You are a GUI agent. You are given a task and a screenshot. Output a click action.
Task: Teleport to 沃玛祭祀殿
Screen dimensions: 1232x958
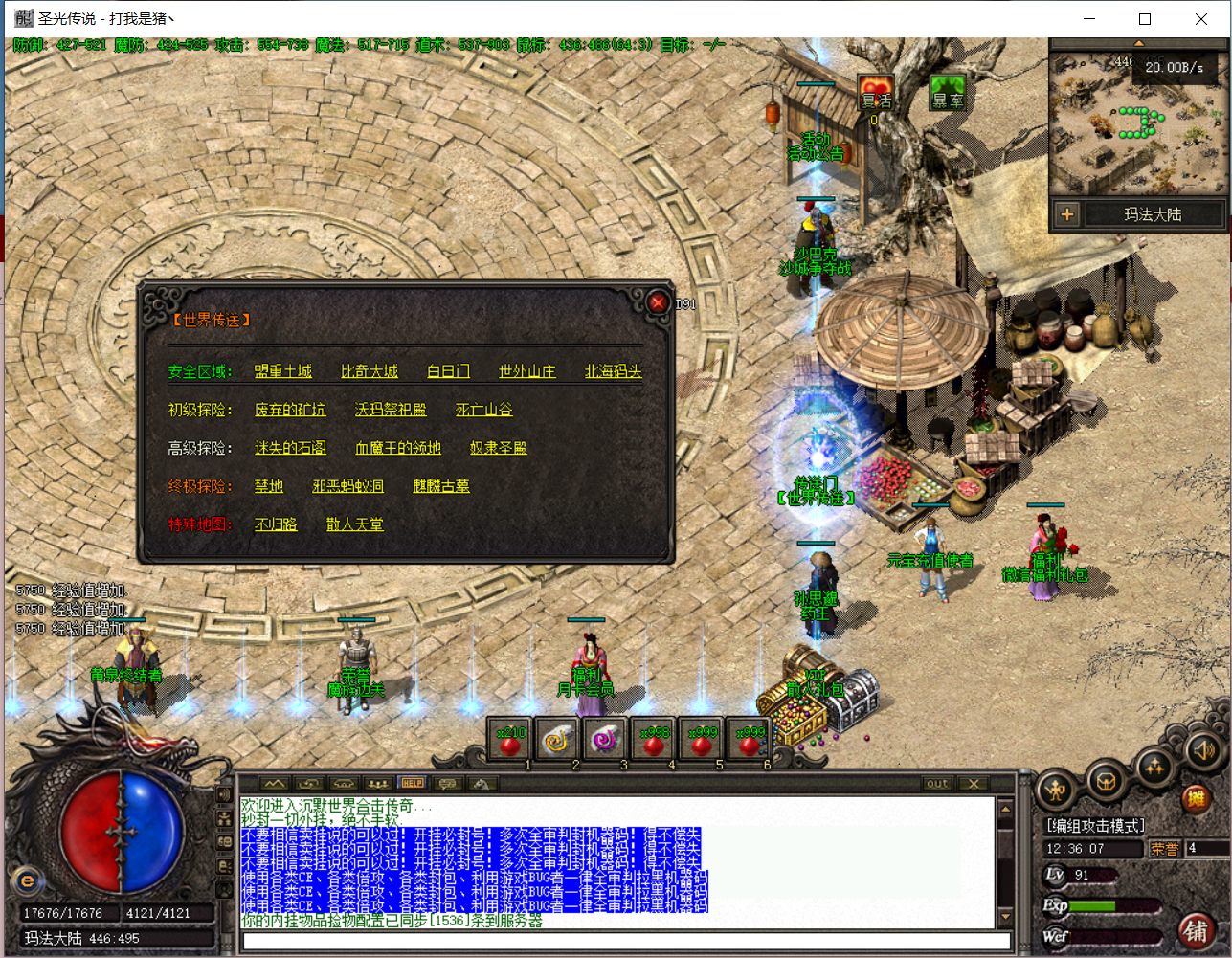pos(391,410)
